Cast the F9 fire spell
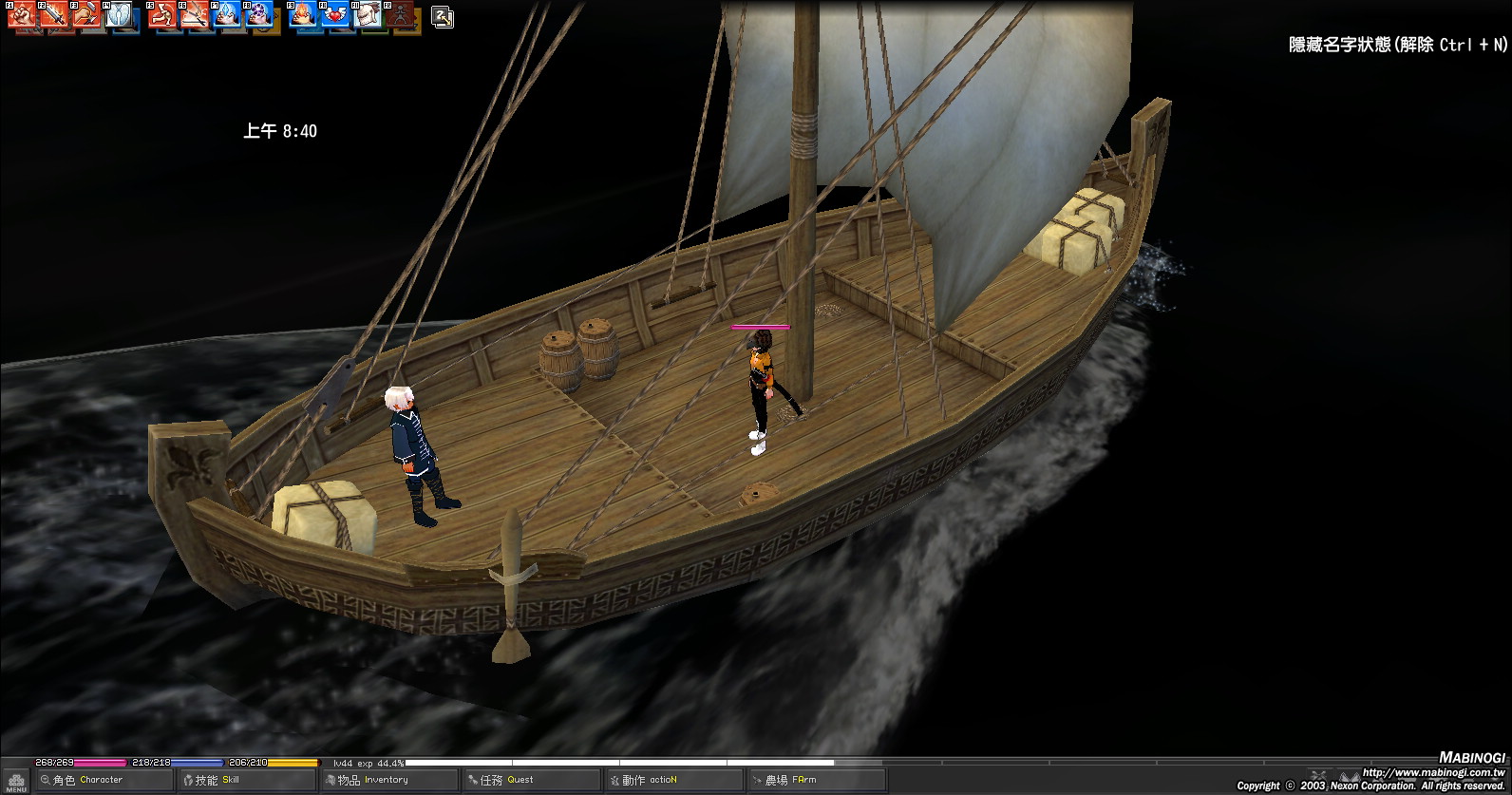1512x795 pixels. (302, 14)
